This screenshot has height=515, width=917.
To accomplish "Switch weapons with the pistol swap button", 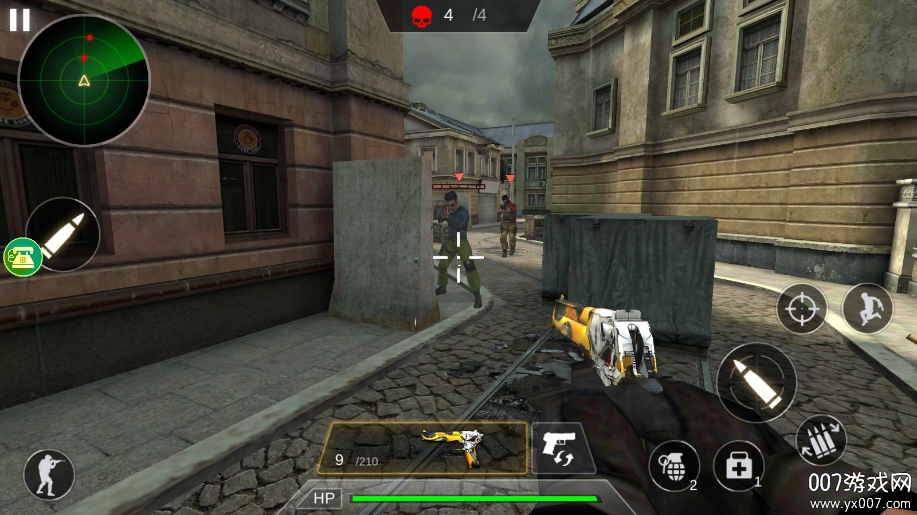I will point(562,447).
